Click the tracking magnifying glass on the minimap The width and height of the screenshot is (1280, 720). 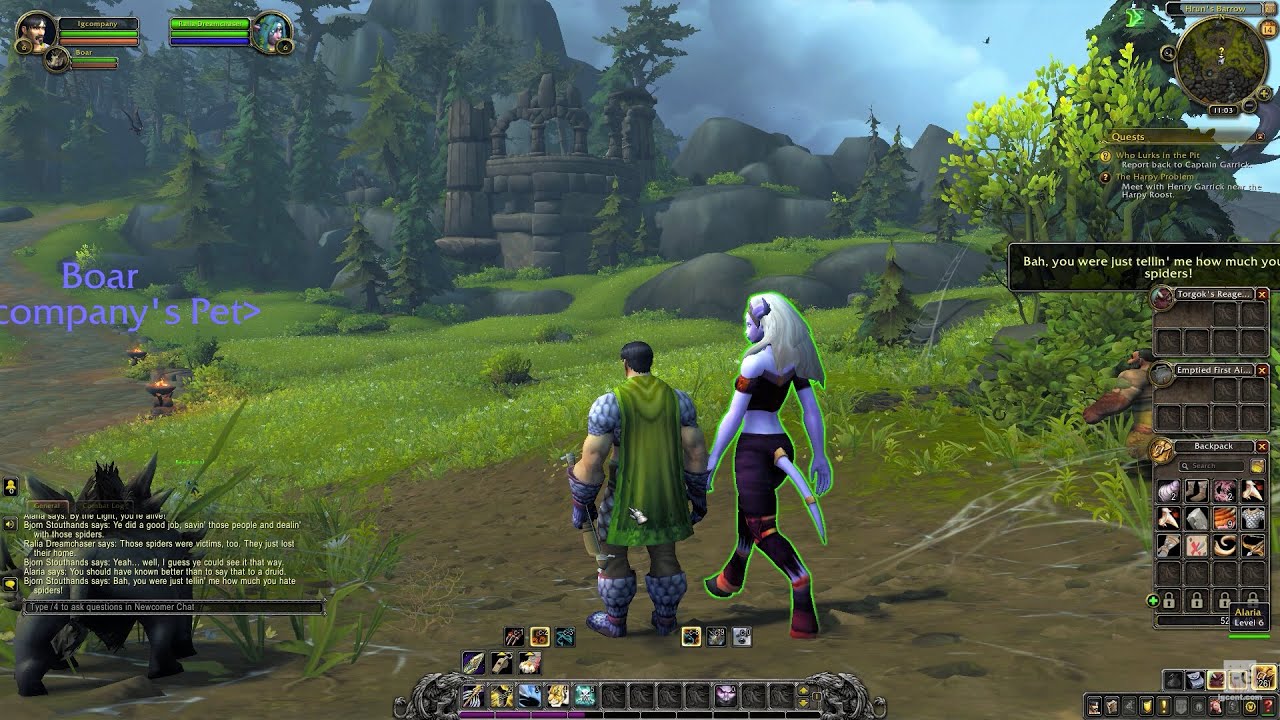[1168, 52]
